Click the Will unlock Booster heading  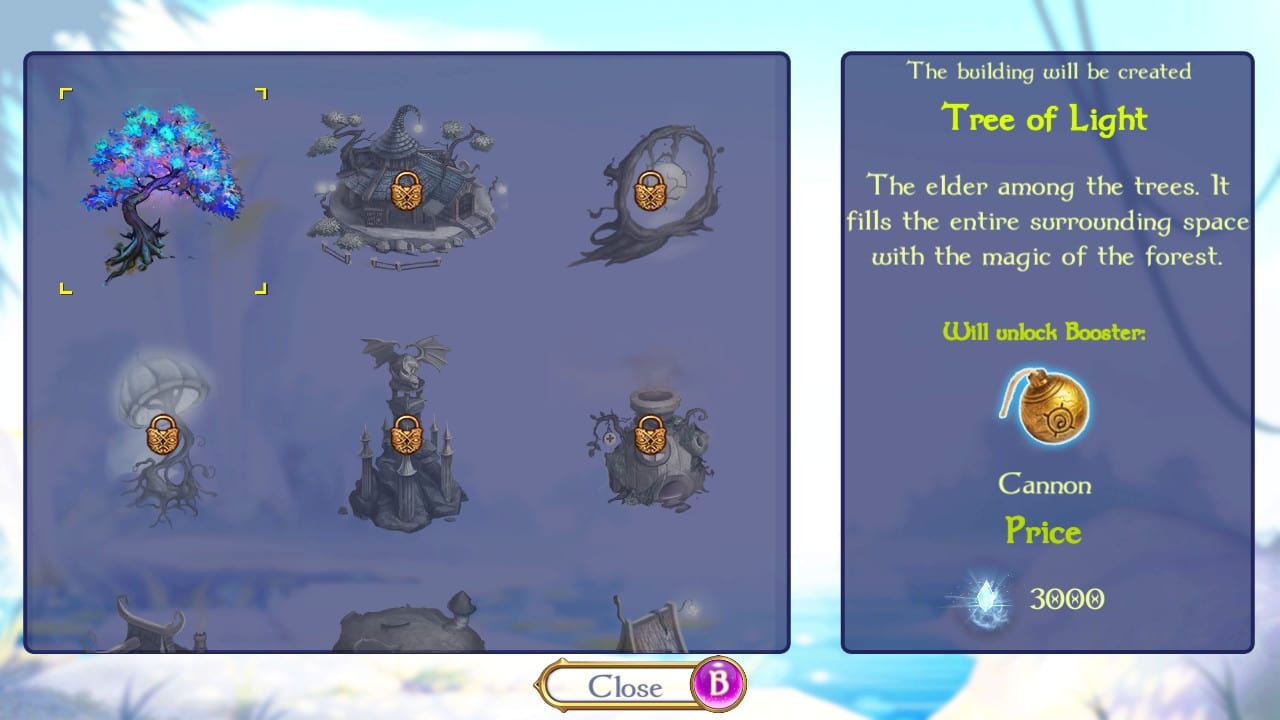point(1045,332)
